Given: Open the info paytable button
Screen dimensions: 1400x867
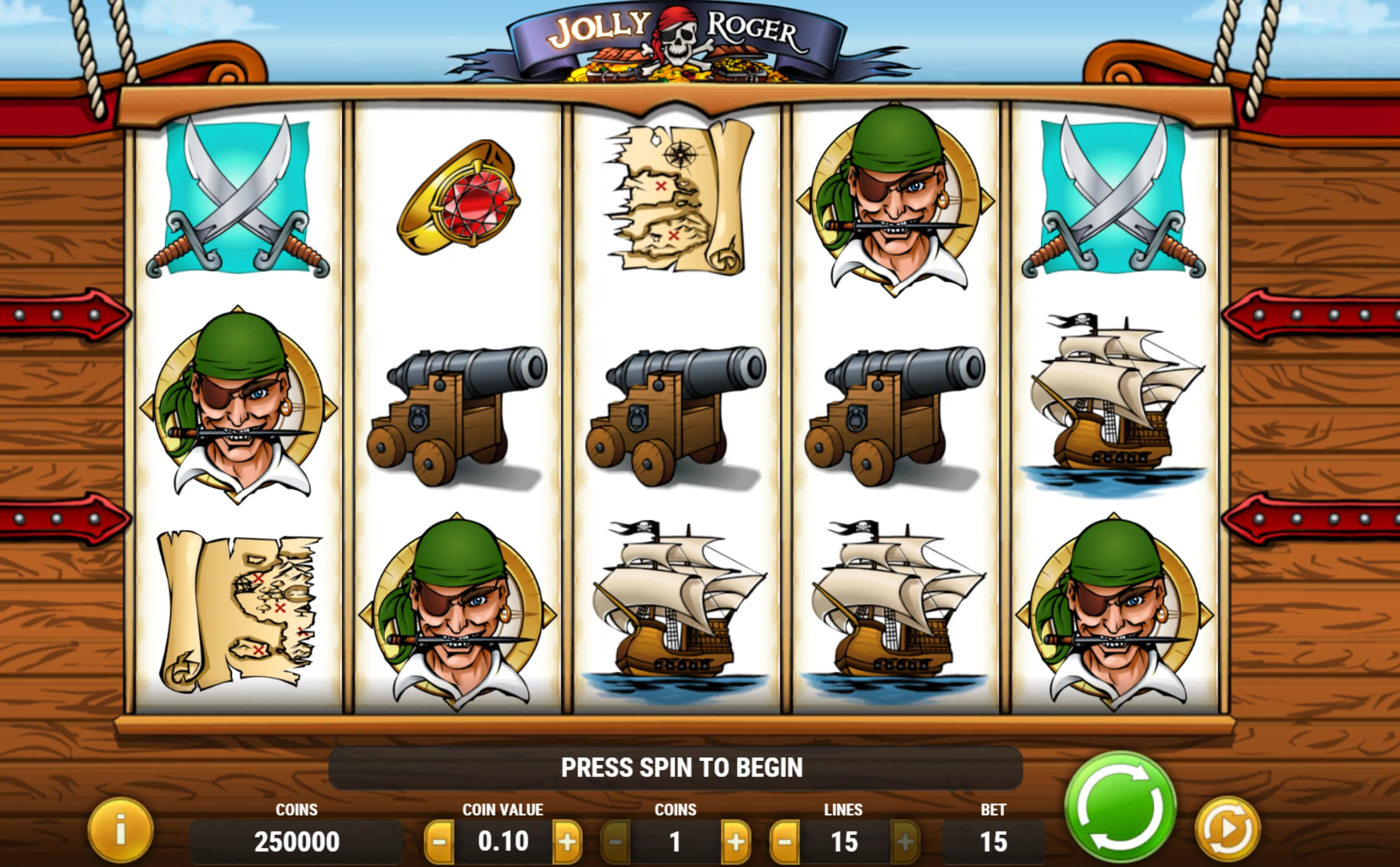Looking at the screenshot, I should click(120, 830).
